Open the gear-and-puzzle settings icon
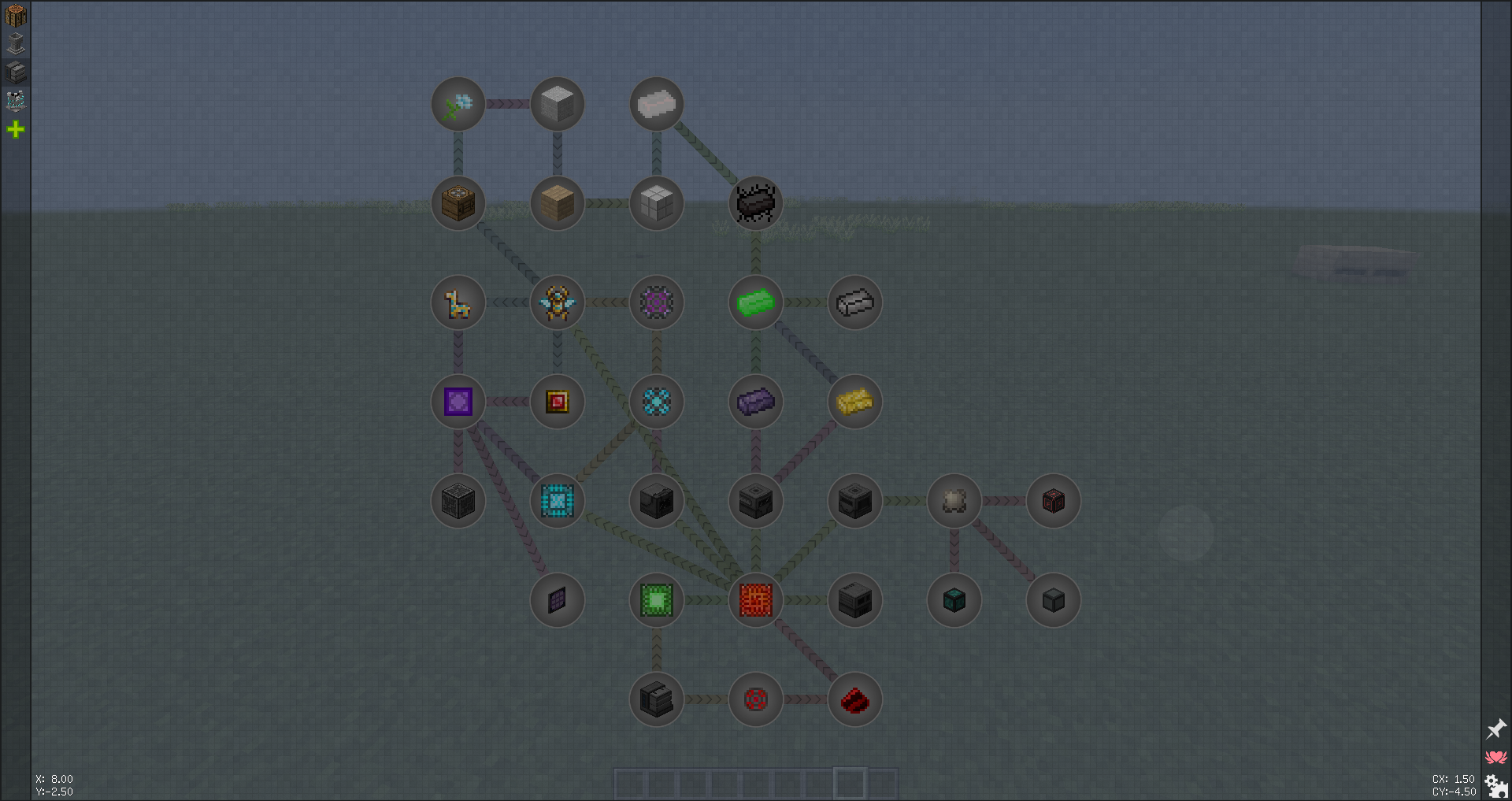This screenshot has height=801, width=1512. (1495, 784)
